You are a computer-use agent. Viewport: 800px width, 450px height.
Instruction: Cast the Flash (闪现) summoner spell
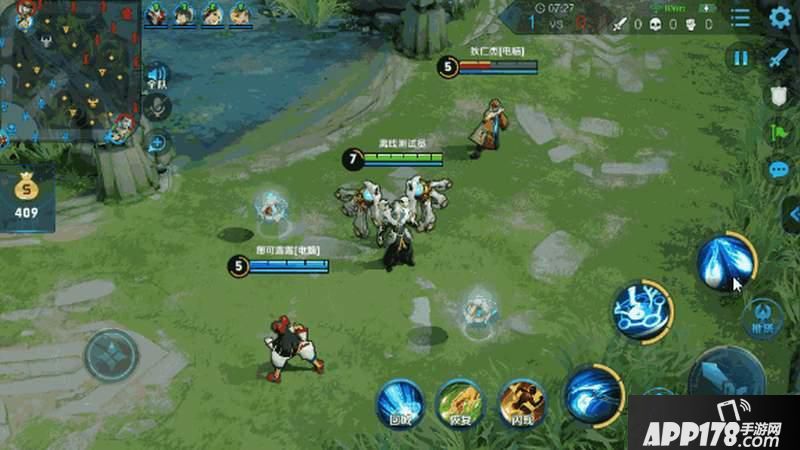(521, 403)
